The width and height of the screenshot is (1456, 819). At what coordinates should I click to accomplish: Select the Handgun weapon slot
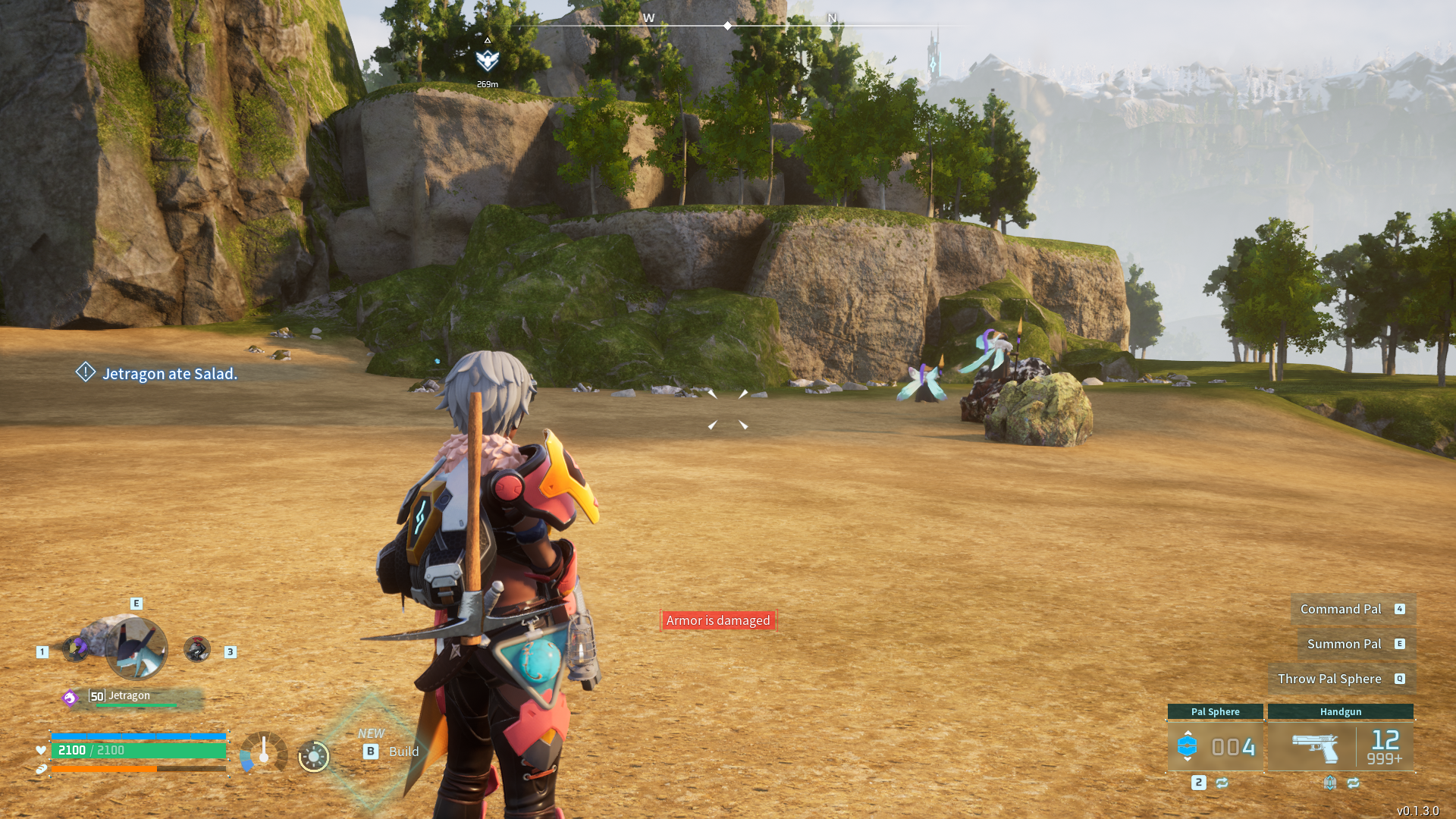pyautogui.click(x=1340, y=746)
